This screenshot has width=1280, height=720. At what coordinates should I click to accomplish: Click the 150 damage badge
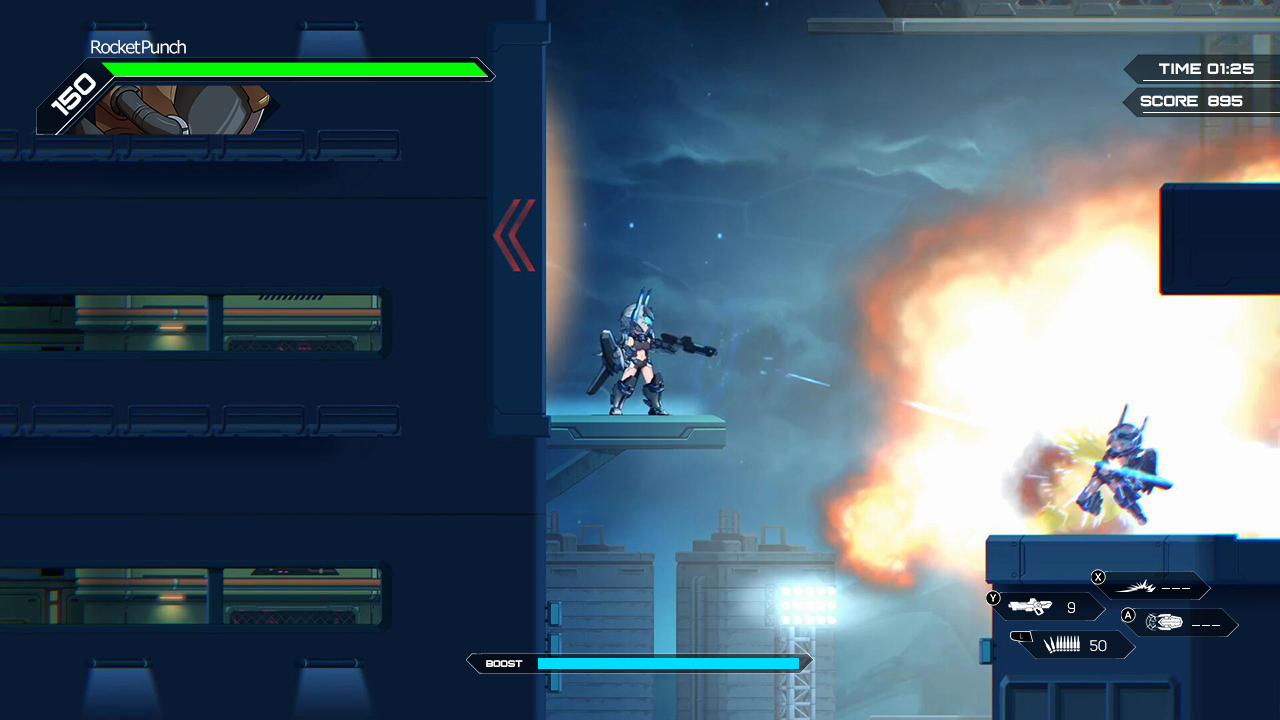[70, 93]
